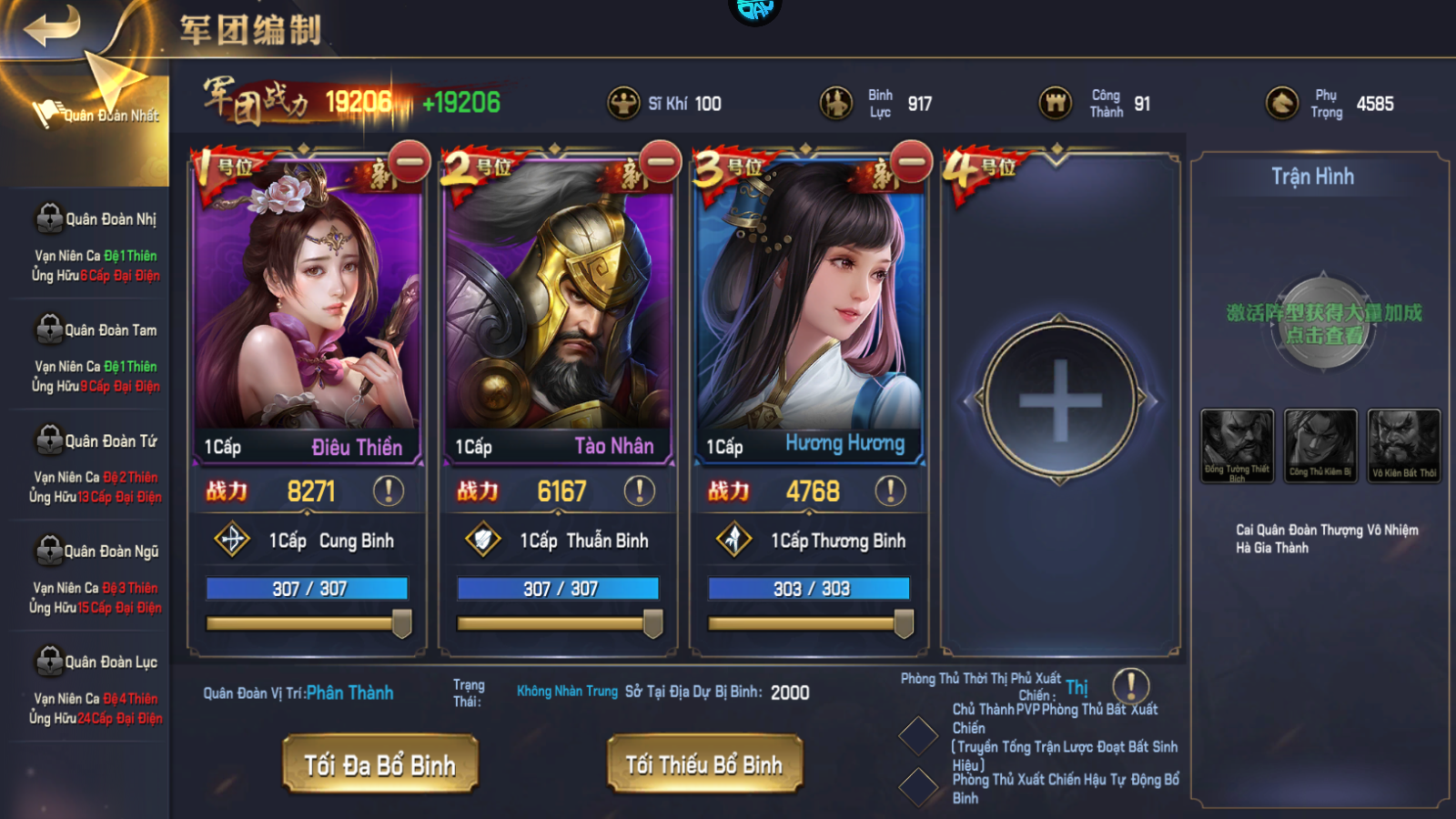
Task: Select the Tào Nhân general card
Action: click(x=558, y=300)
